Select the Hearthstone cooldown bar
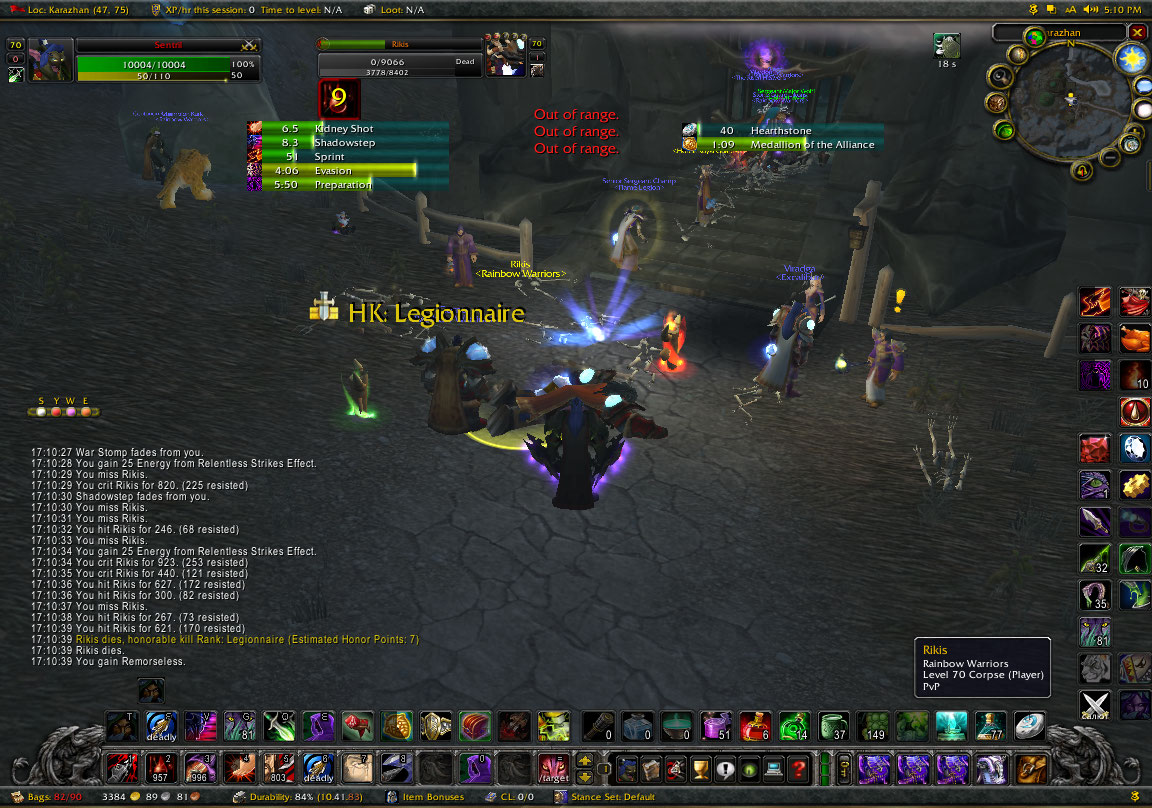 pos(782,130)
